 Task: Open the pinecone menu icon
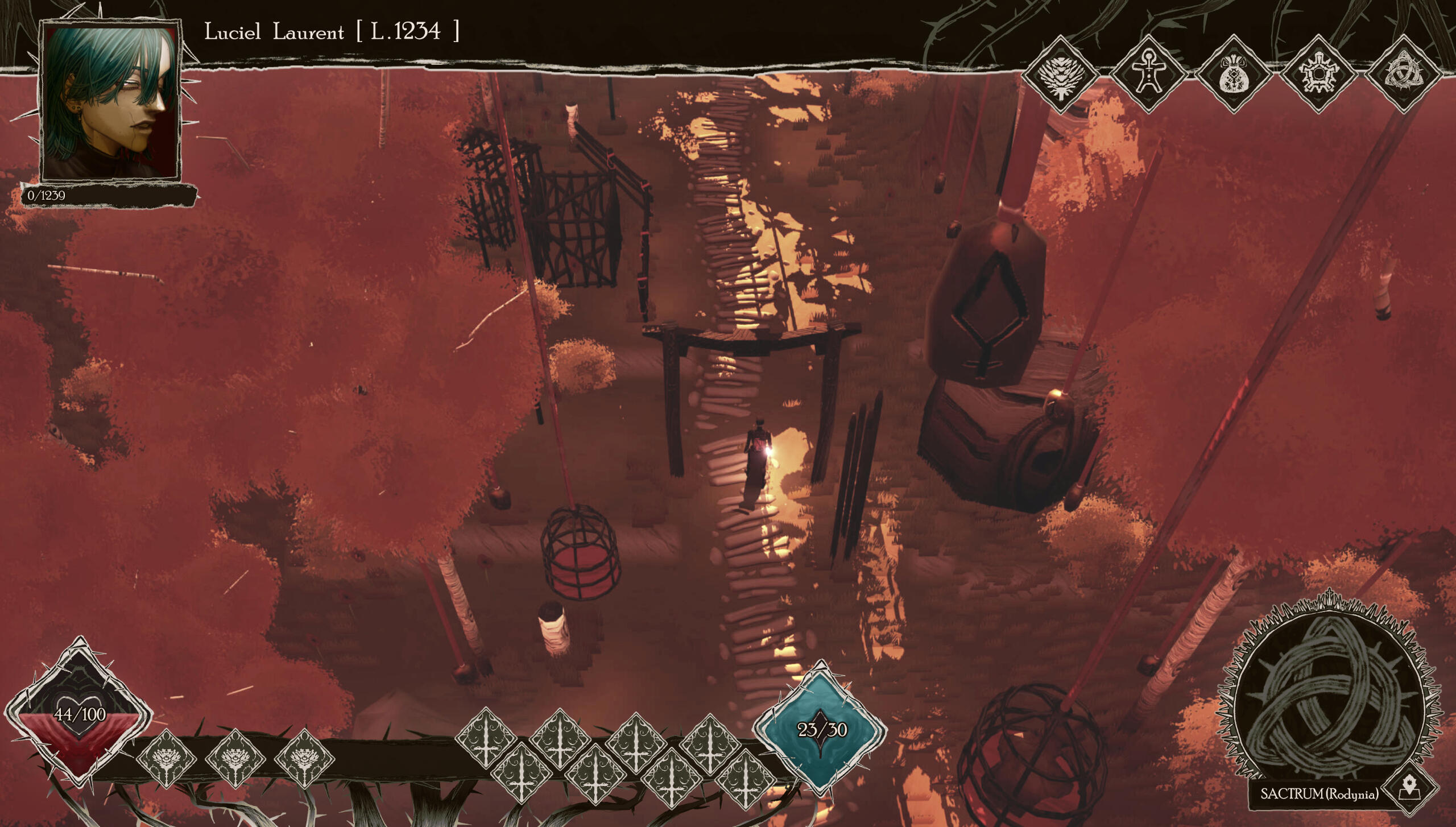coord(1060,75)
